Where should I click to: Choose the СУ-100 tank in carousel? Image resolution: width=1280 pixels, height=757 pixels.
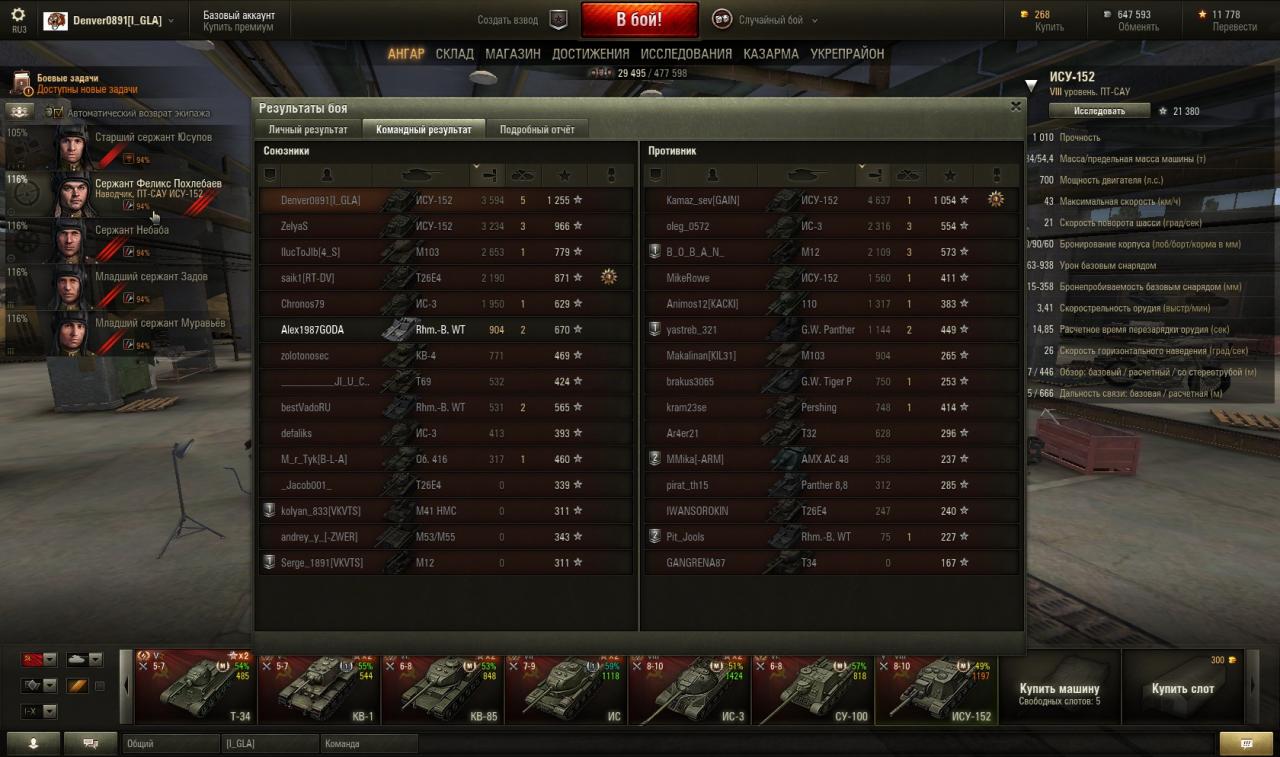pos(812,687)
